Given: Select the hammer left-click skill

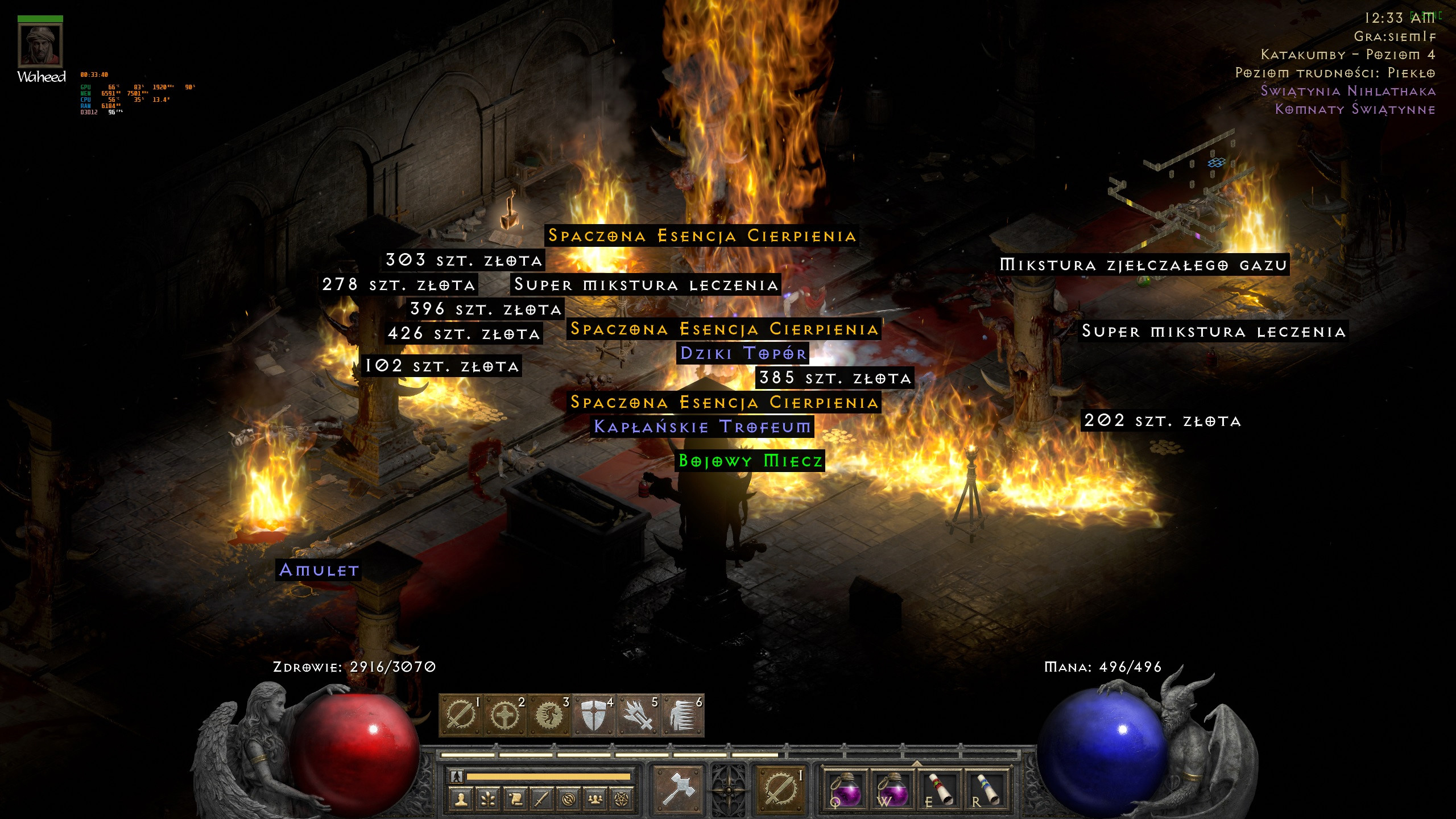Looking at the screenshot, I should [x=678, y=788].
